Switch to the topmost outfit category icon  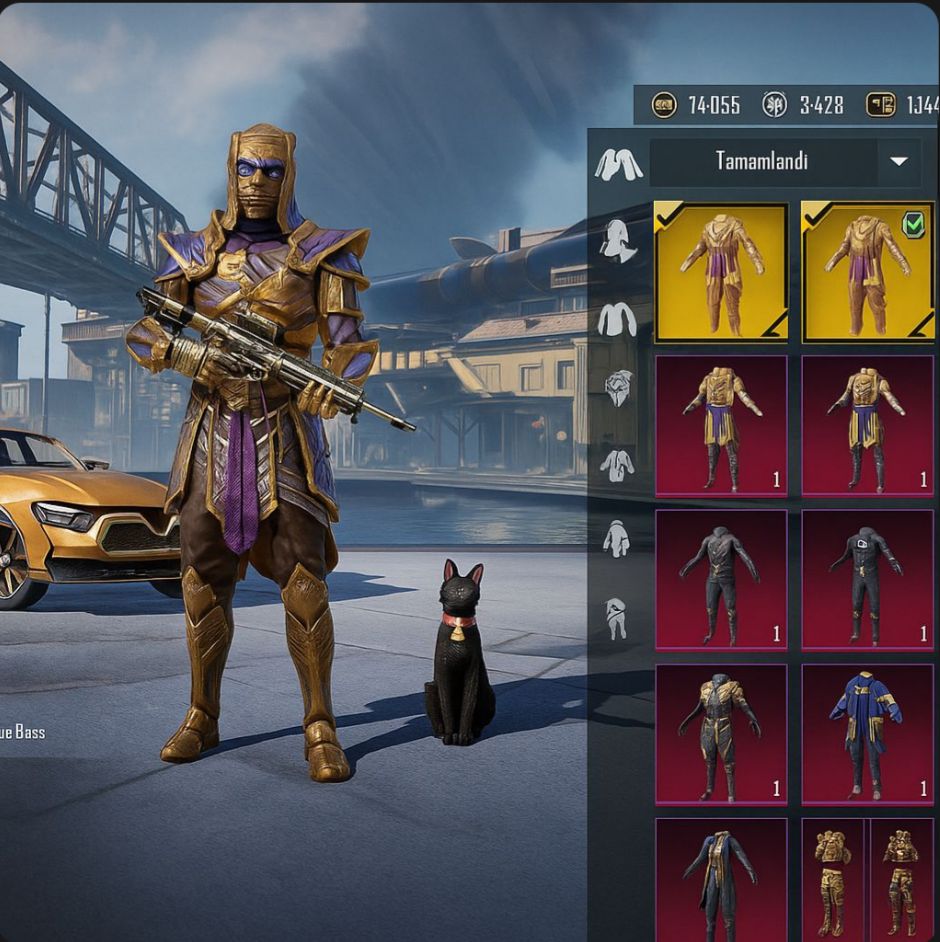tap(618, 164)
